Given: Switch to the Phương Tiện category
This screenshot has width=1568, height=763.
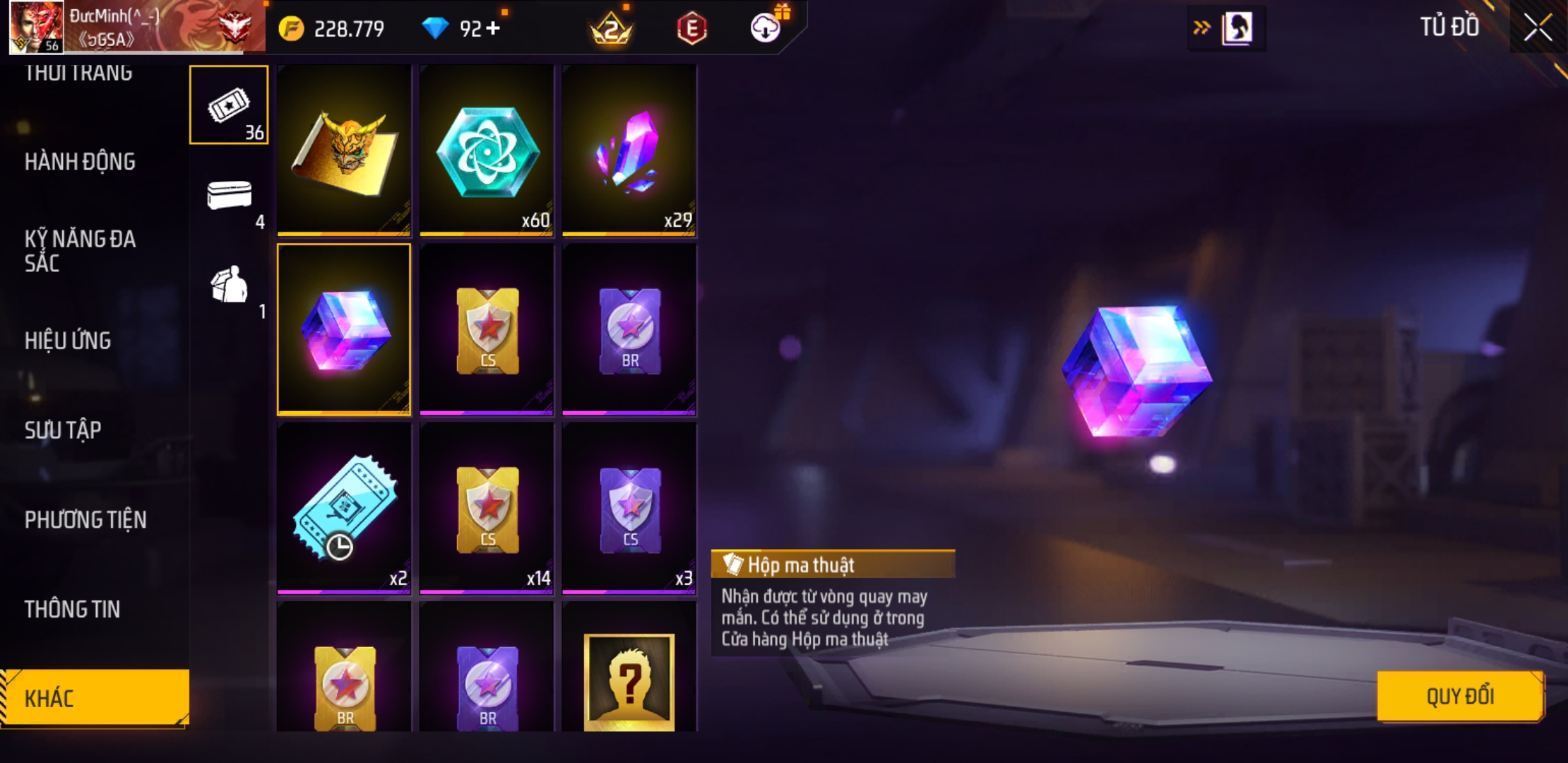Looking at the screenshot, I should pyautogui.click(x=85, y=520).
